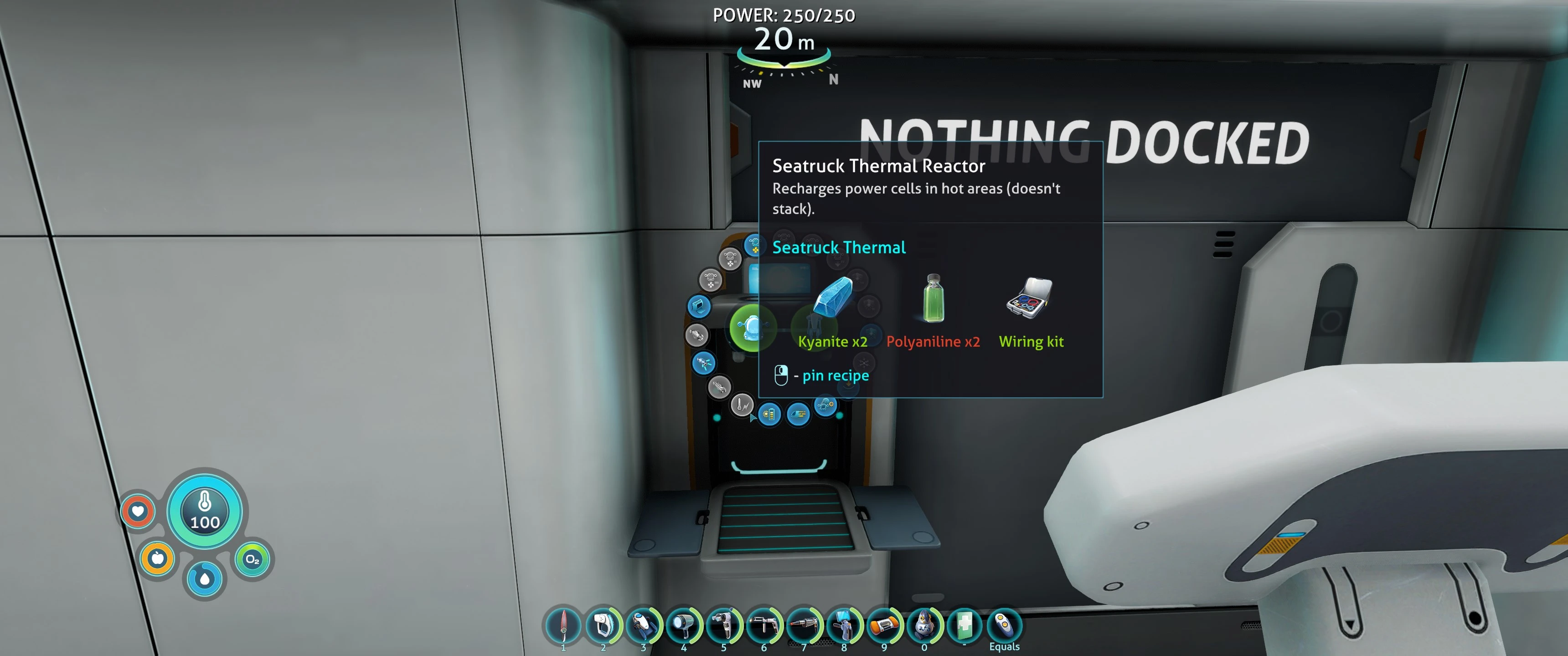Select the beacon in the Equals slot

[1004, 625]
